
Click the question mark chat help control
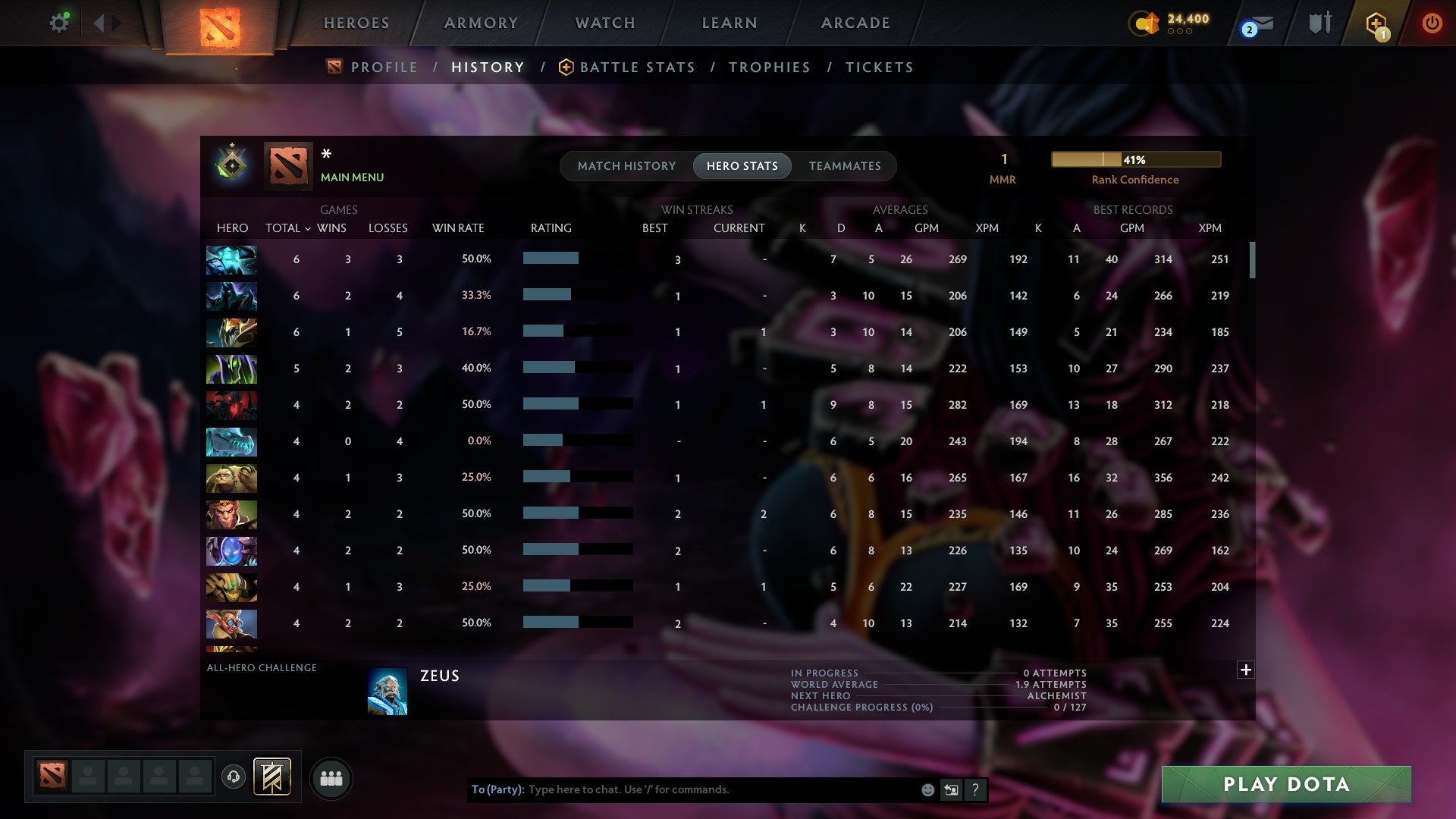click(976, 789)
